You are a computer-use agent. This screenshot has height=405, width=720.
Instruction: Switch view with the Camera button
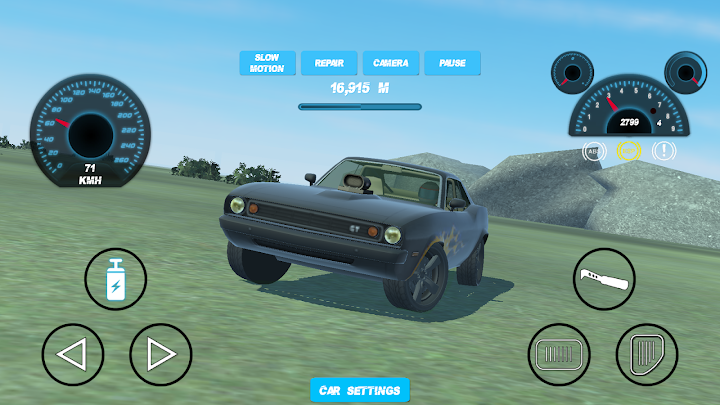[x=390, y=63]
